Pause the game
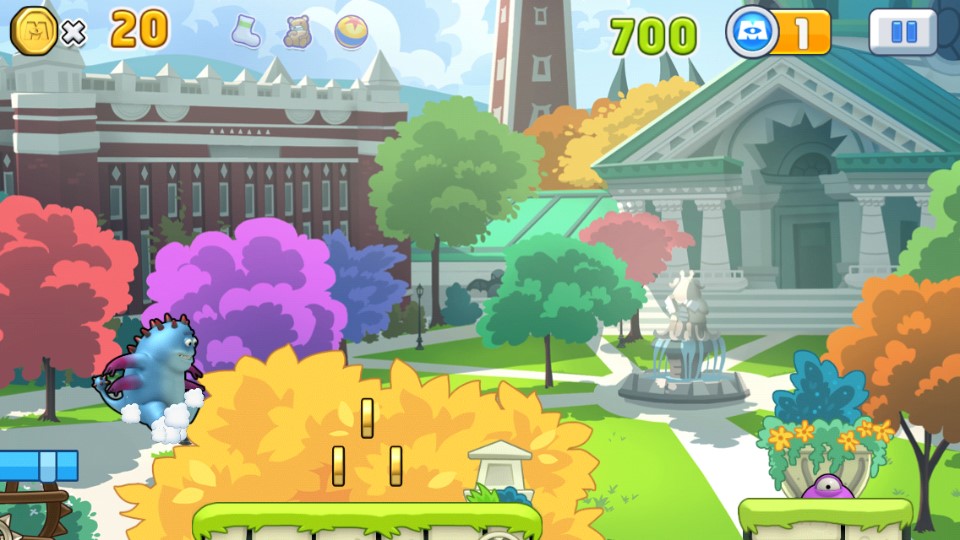This screenshot has width=960, height=540. (x=902, y=32)
